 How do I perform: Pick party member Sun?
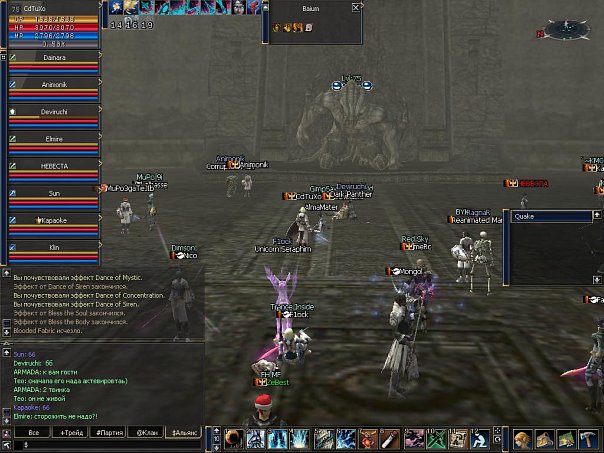tap(54, 193)
